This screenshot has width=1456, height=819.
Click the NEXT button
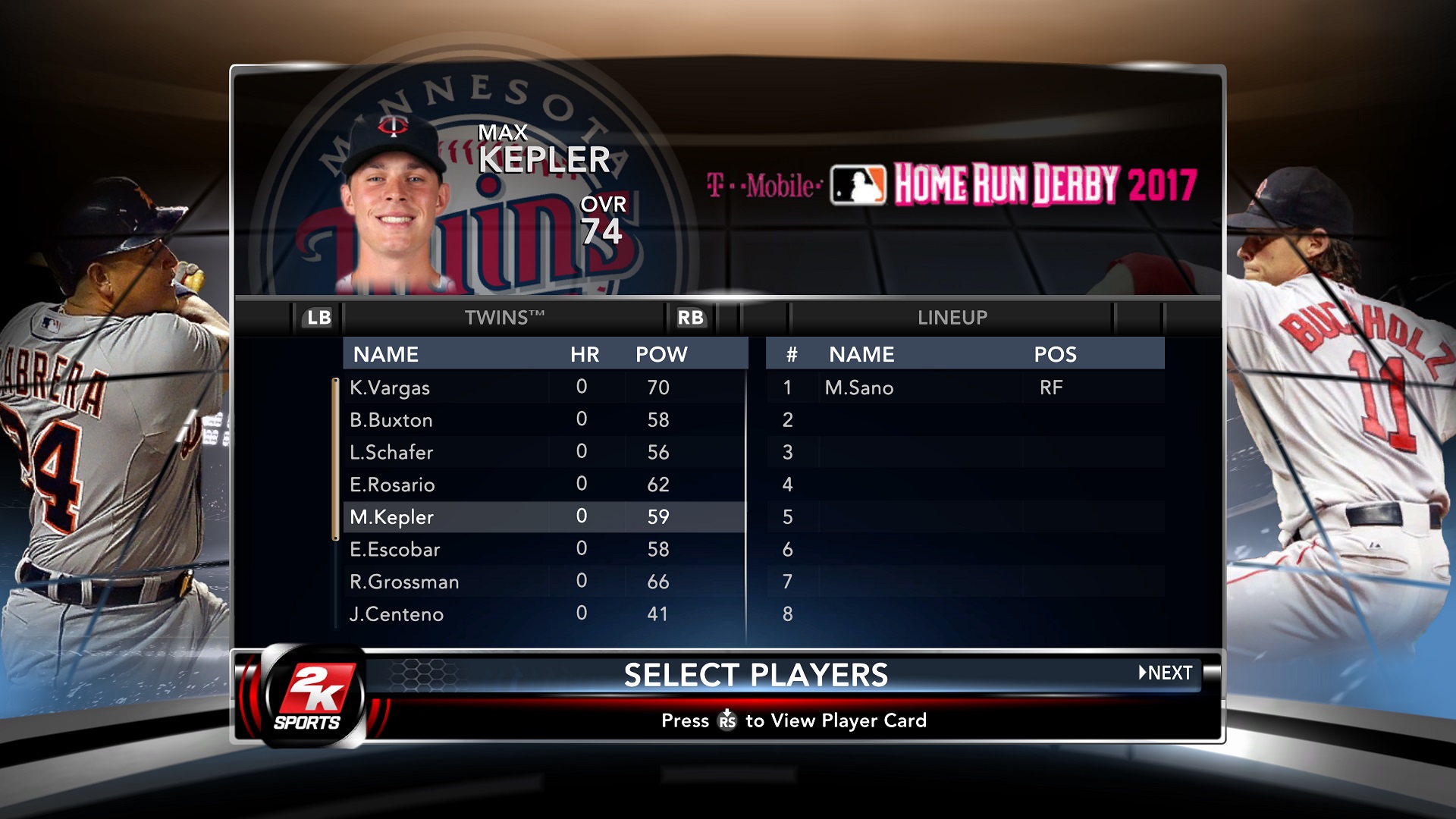1166,673
